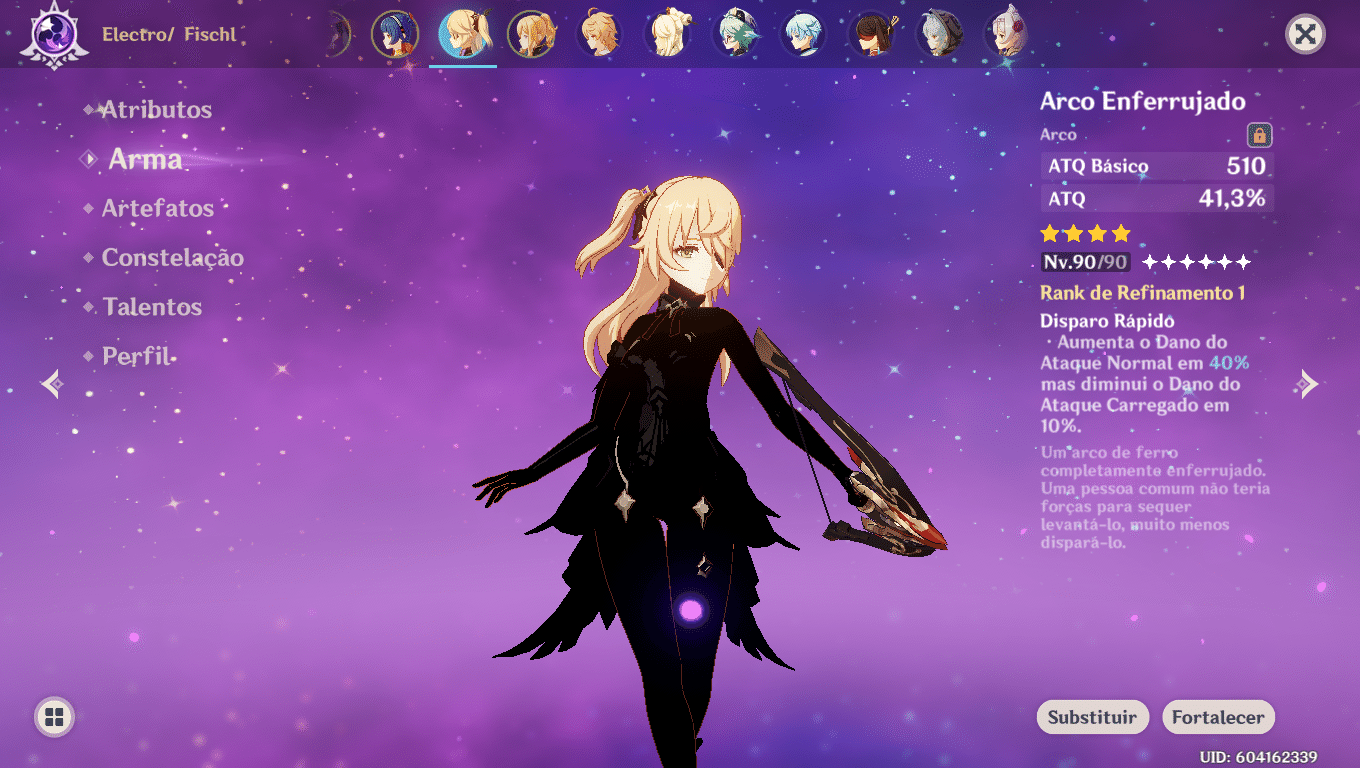
Task: Select the white-haired masked character portrait
Action: pos(939,33)
